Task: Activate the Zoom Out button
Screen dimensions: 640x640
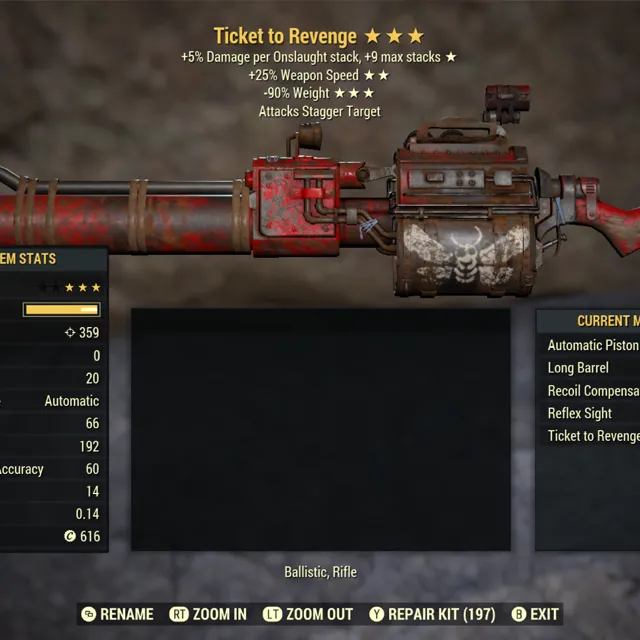Action: (307, 614)
